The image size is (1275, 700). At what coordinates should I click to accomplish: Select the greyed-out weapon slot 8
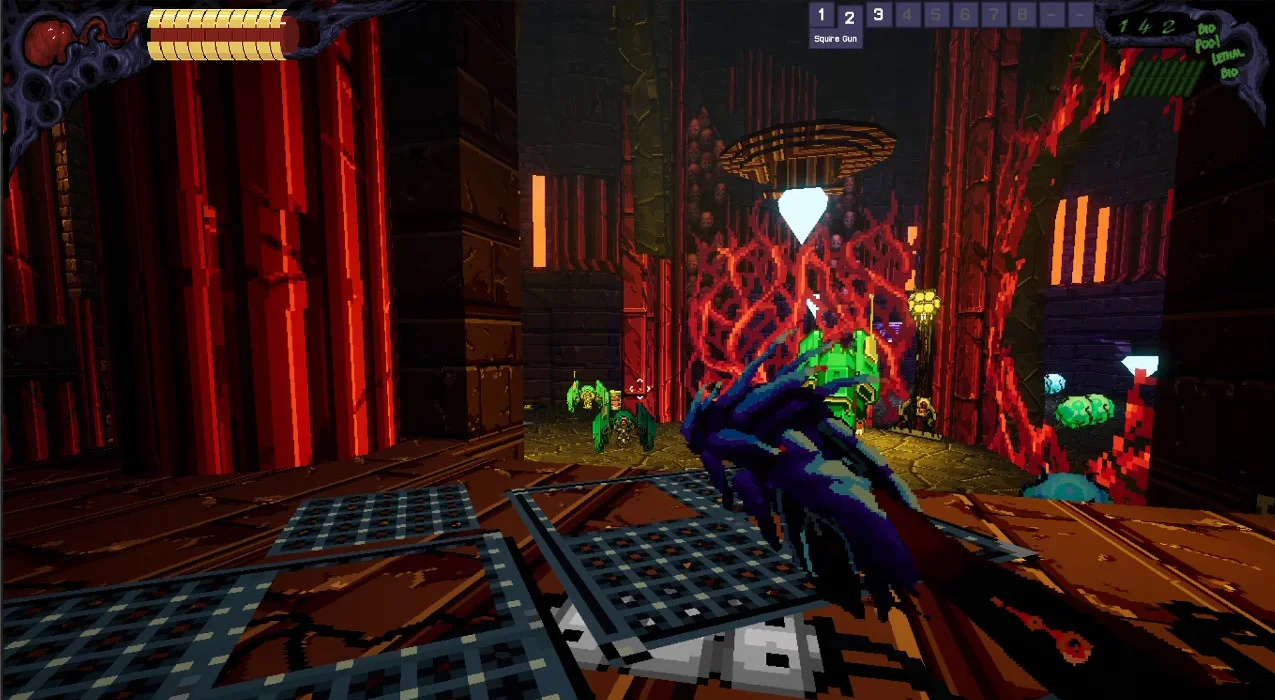pyautogui.click(x=1022, y=15)
